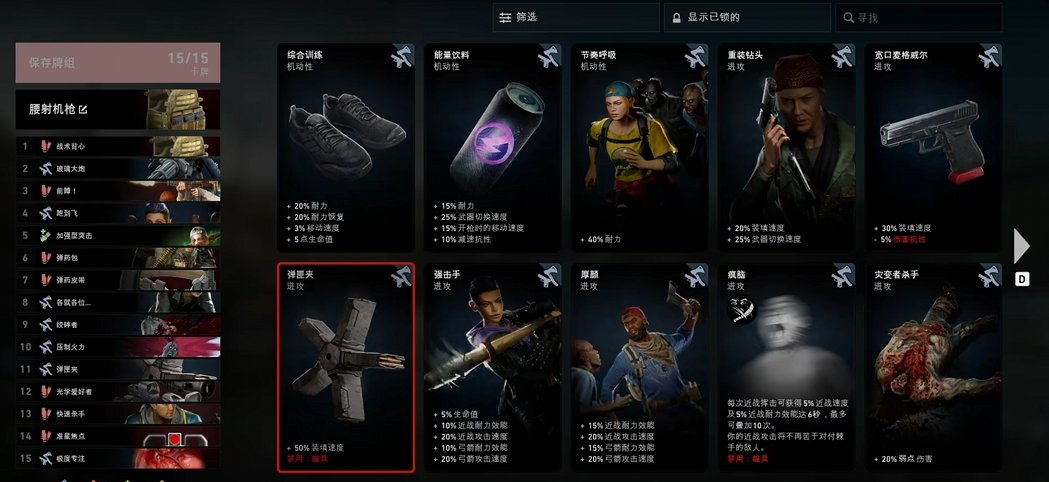Image resolution: width=1049 pixels, height=482 pixels.
Task: Select the 综合训练 sneakers card
Action: pos(345,147)
